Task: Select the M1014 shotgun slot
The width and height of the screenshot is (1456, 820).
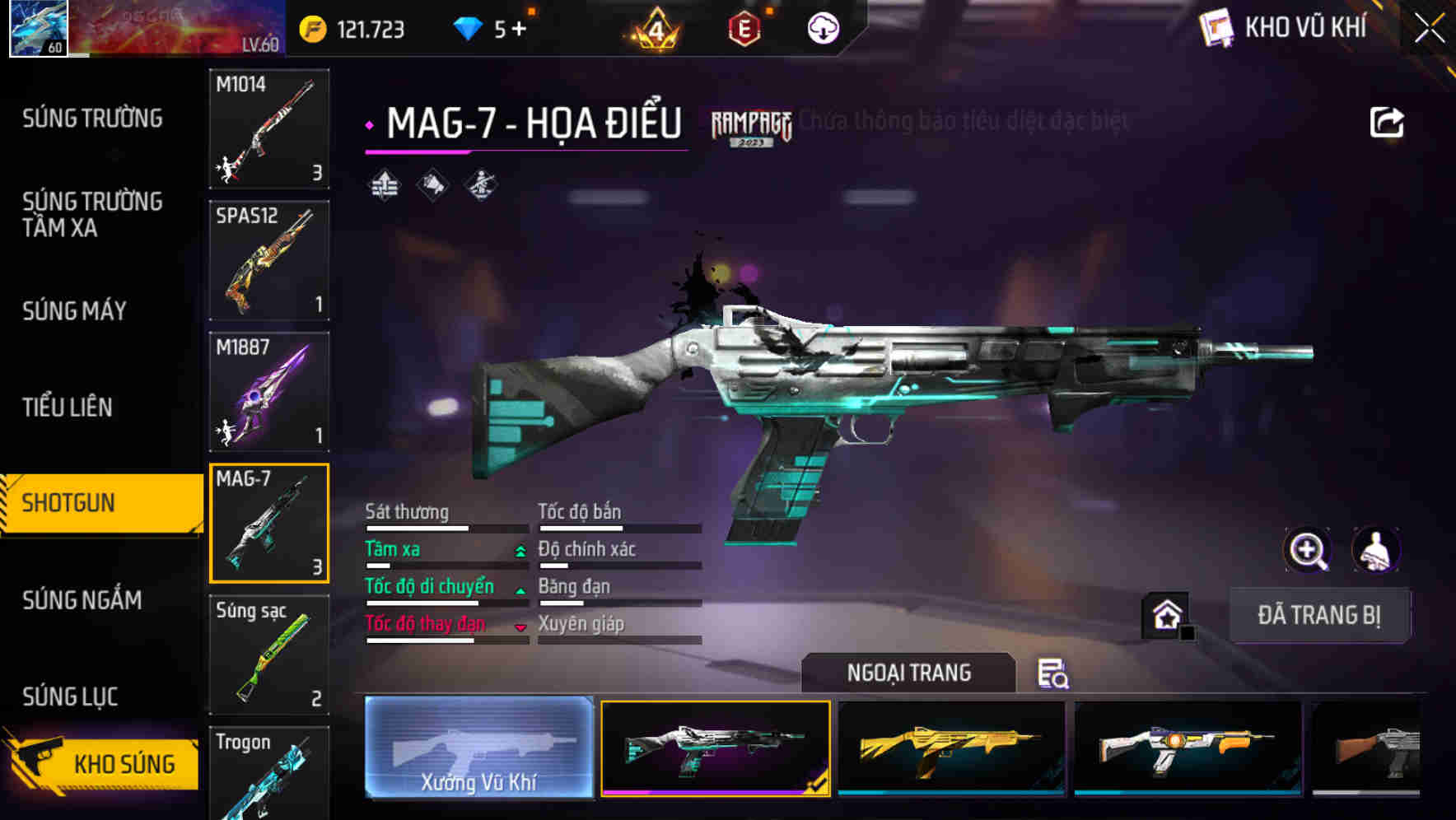Action: [x=269, y=128]
